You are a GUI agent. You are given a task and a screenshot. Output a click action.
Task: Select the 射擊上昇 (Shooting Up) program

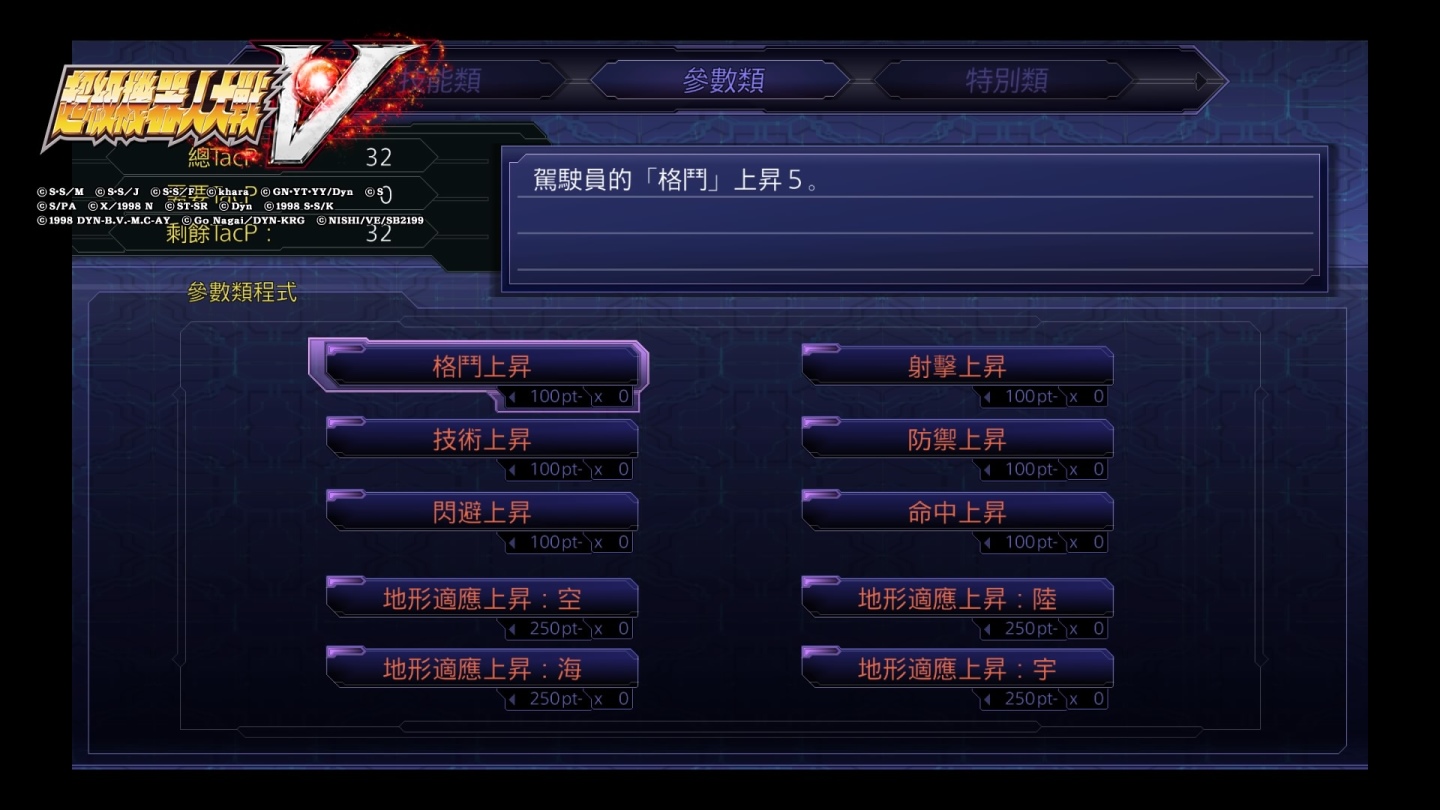[957, 367]
